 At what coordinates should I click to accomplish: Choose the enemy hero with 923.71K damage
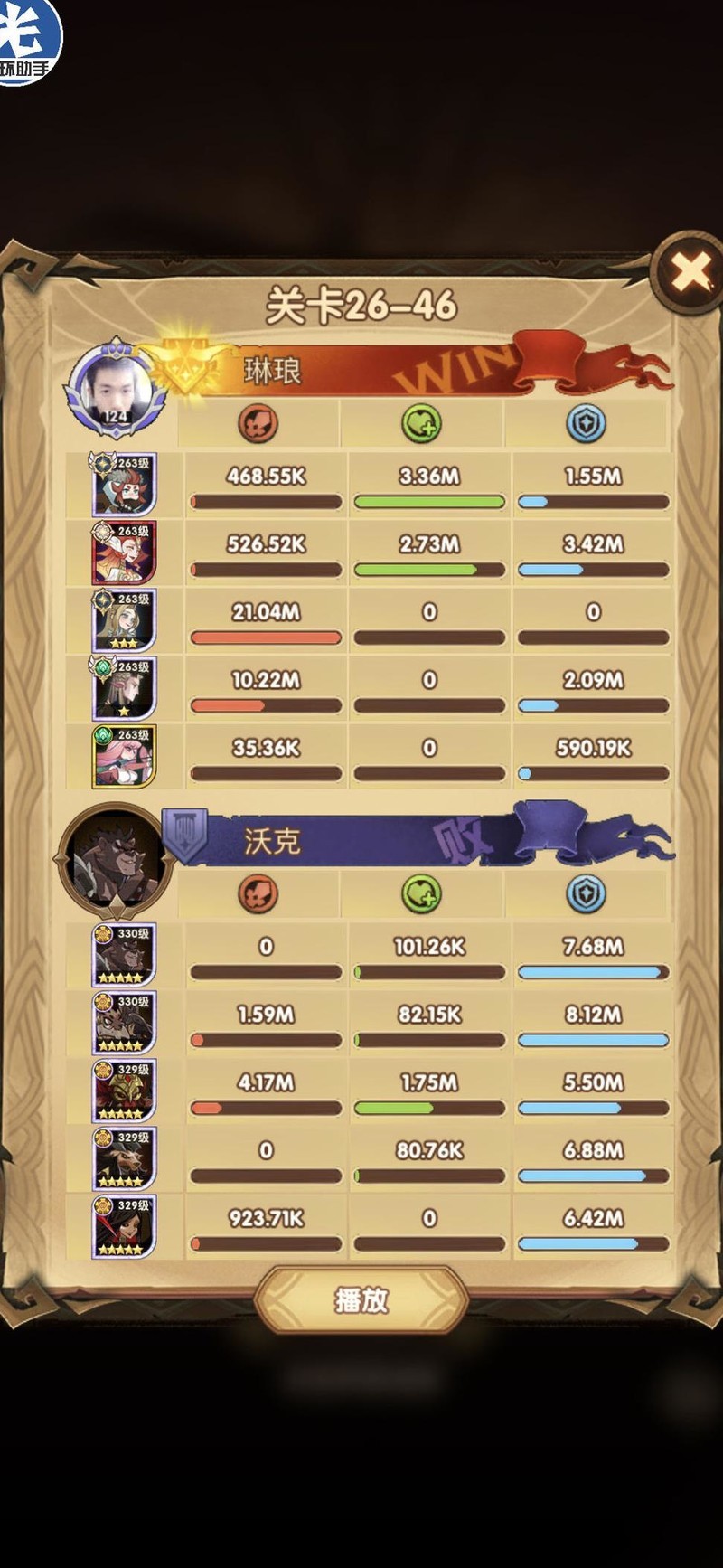coord(125,1226)
